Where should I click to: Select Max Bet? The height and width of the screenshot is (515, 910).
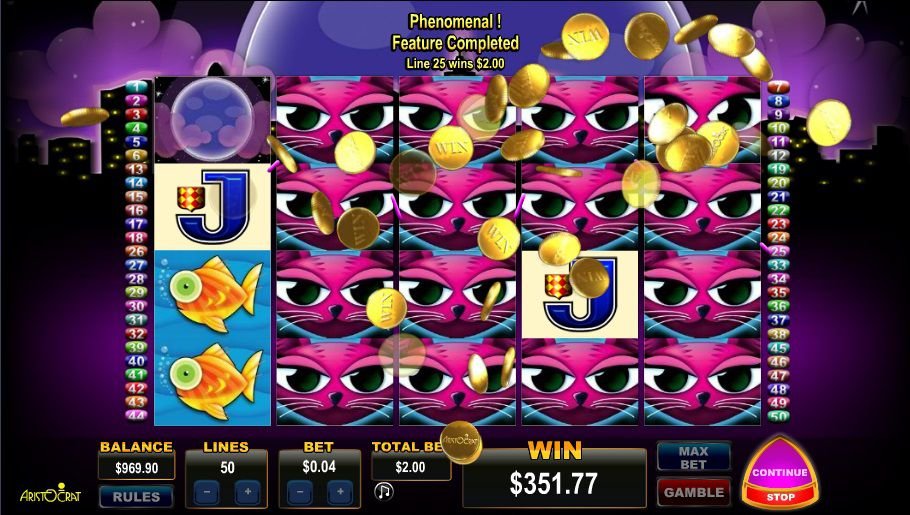[693, 458]
